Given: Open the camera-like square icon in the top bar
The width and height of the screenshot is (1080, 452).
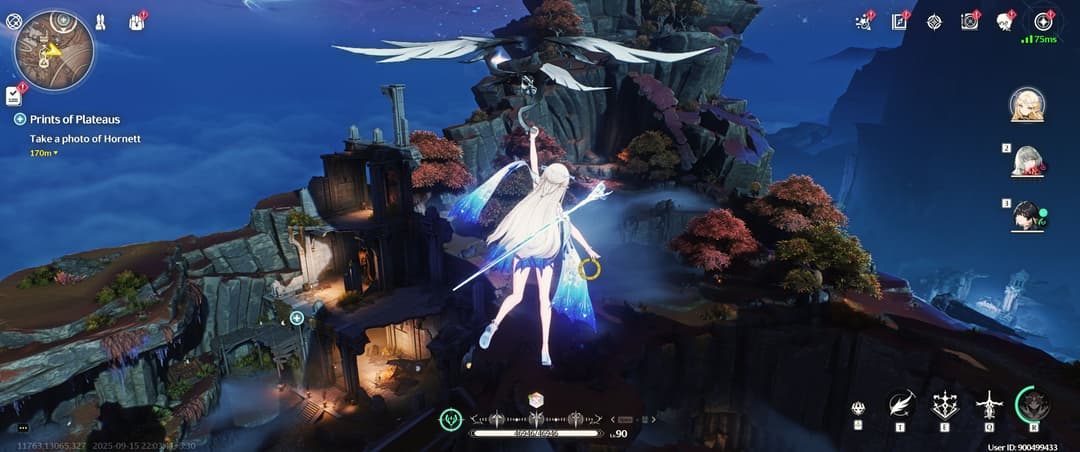Looking at the screenshot, I should 969,21.
